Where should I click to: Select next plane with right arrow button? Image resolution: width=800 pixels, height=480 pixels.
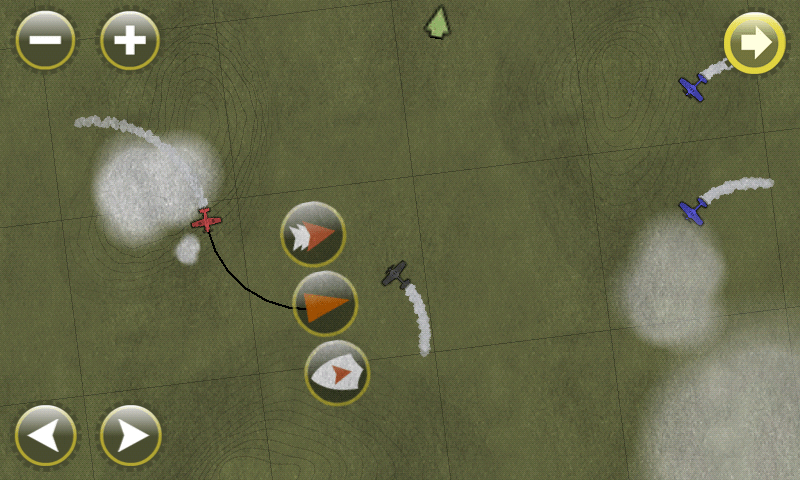130,435
